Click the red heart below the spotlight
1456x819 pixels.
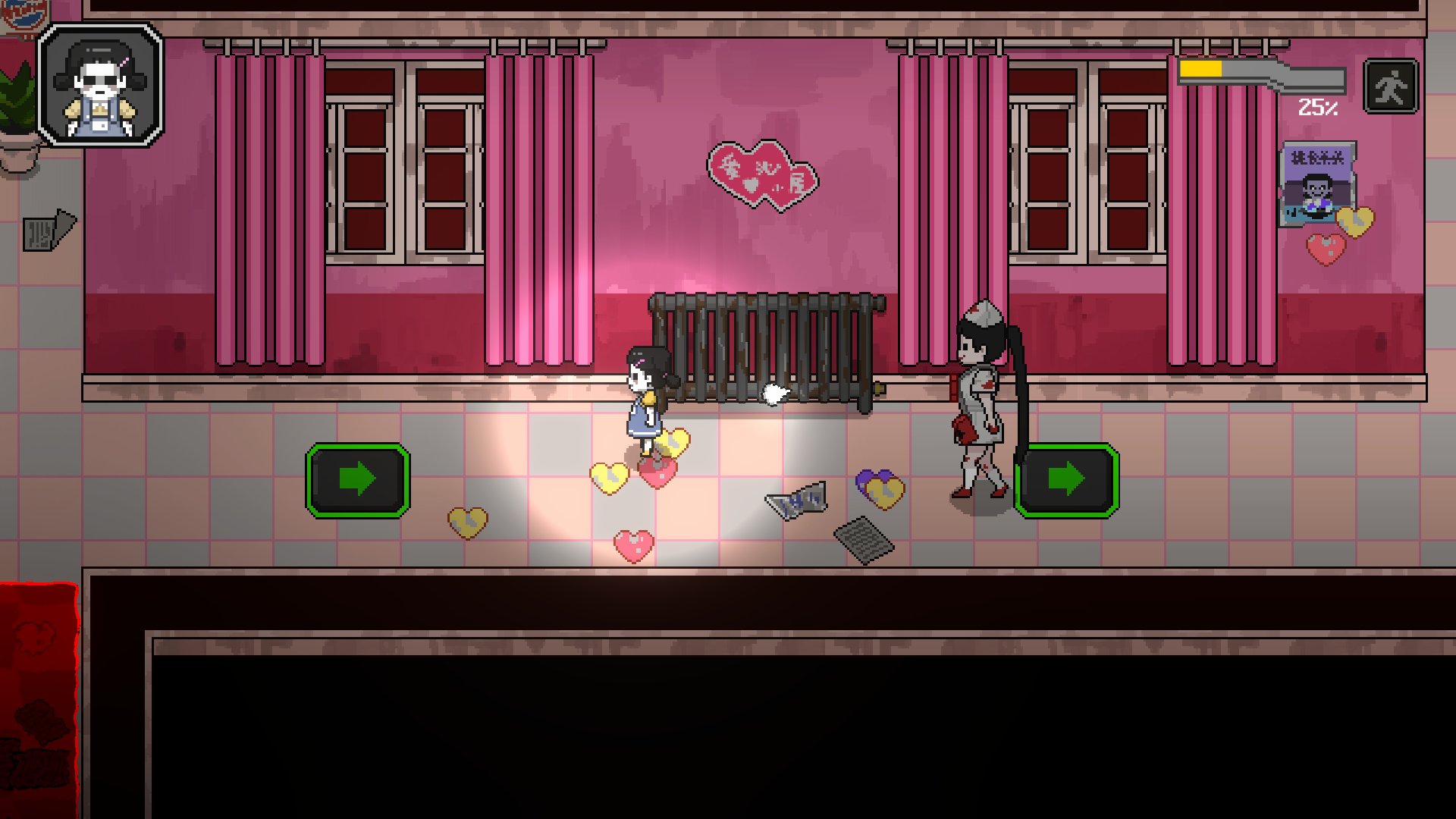pos(658,475)
